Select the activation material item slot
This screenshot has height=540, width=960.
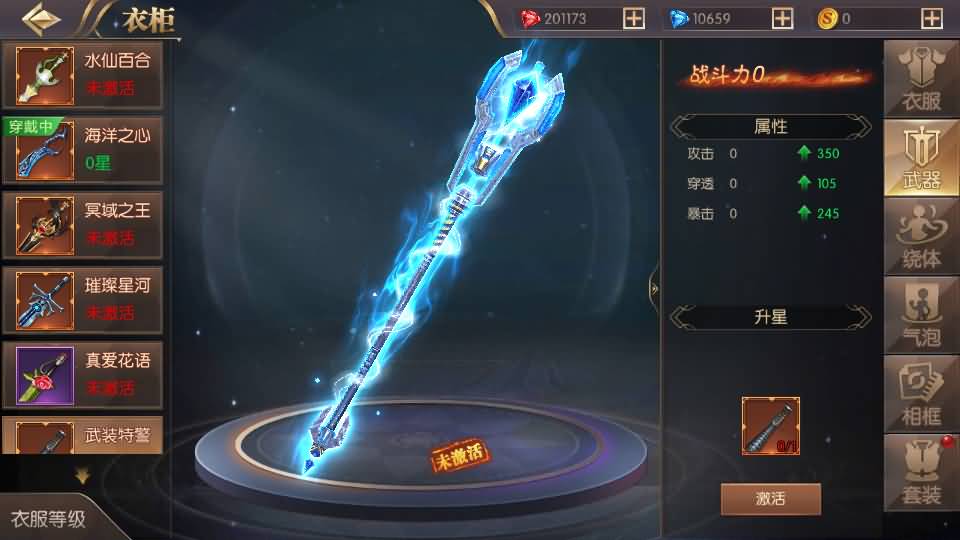coord(770,426)
